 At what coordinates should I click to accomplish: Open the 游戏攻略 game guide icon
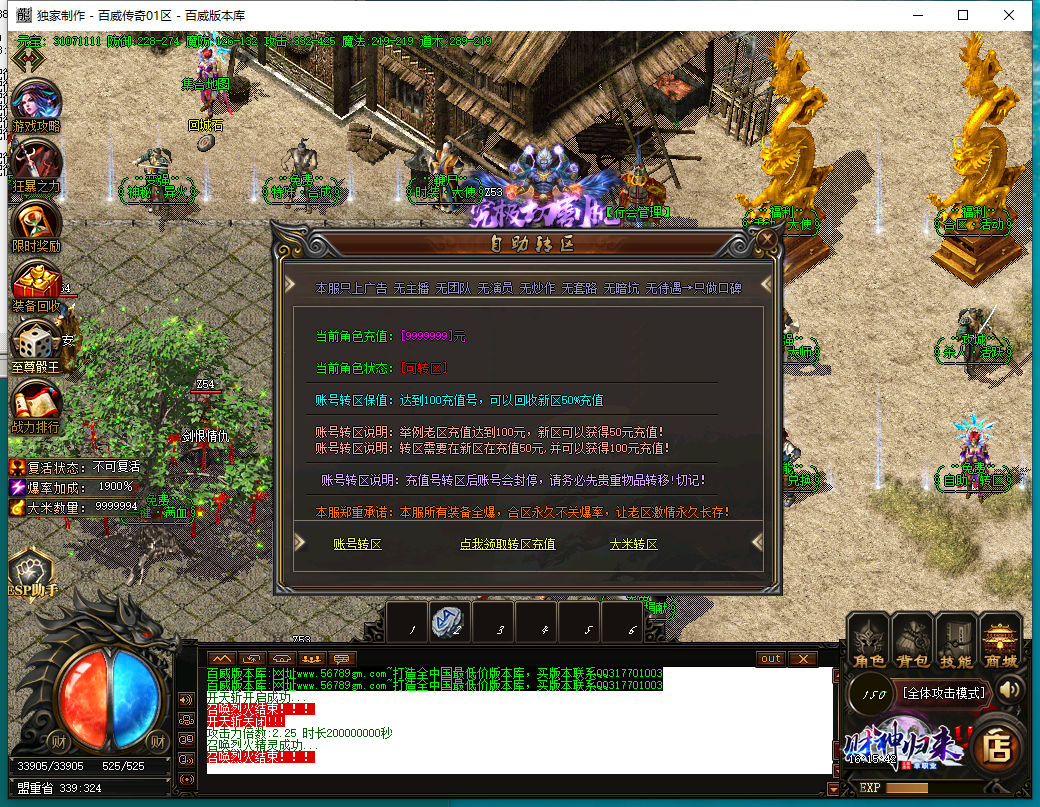[37, 103]
